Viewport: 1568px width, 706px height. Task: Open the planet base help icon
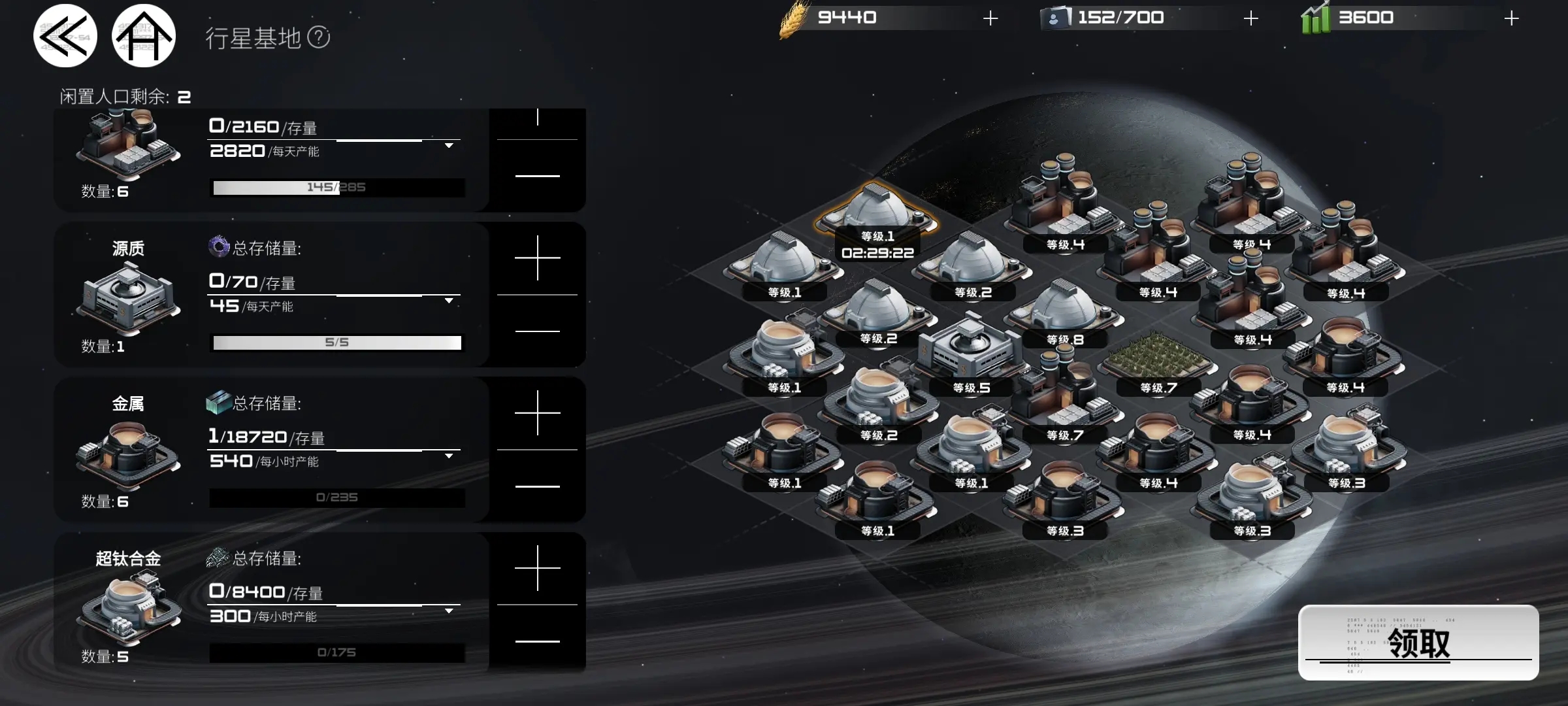pyautogui.click(x=319, y=37)
